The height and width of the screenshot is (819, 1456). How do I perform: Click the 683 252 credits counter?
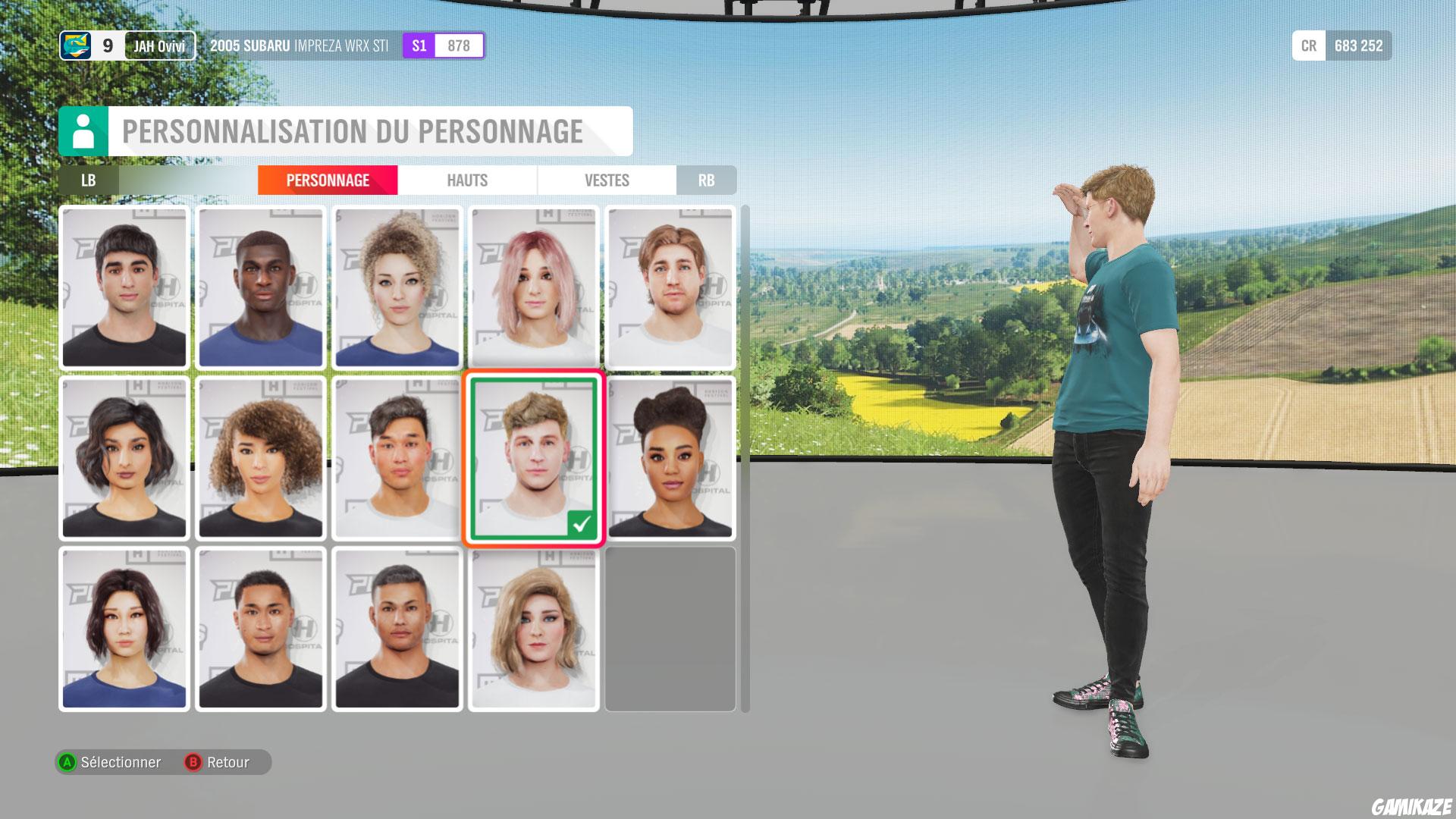point(1357,45)
